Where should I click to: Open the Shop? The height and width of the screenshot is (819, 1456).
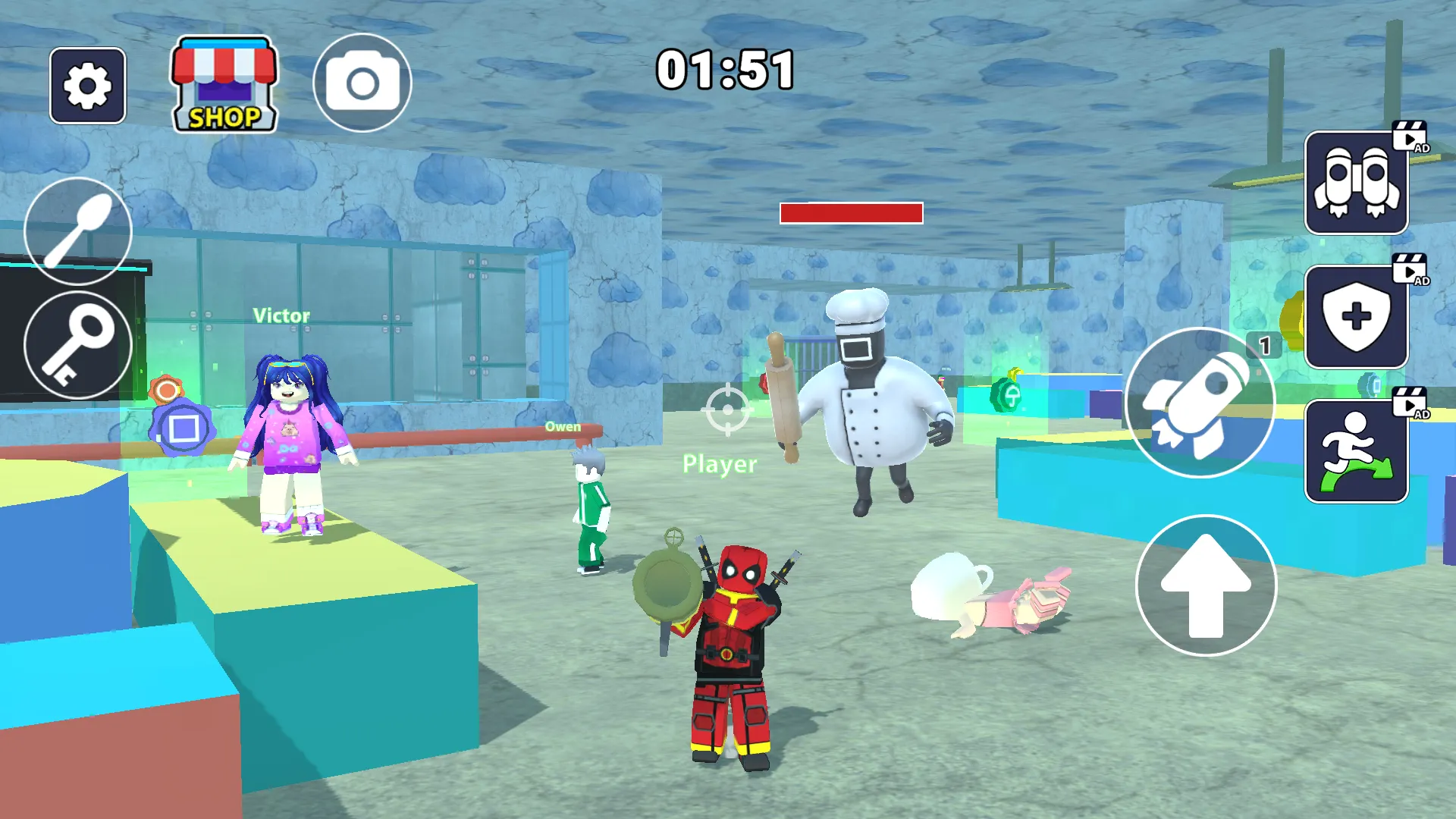click(x=224, y=86)
